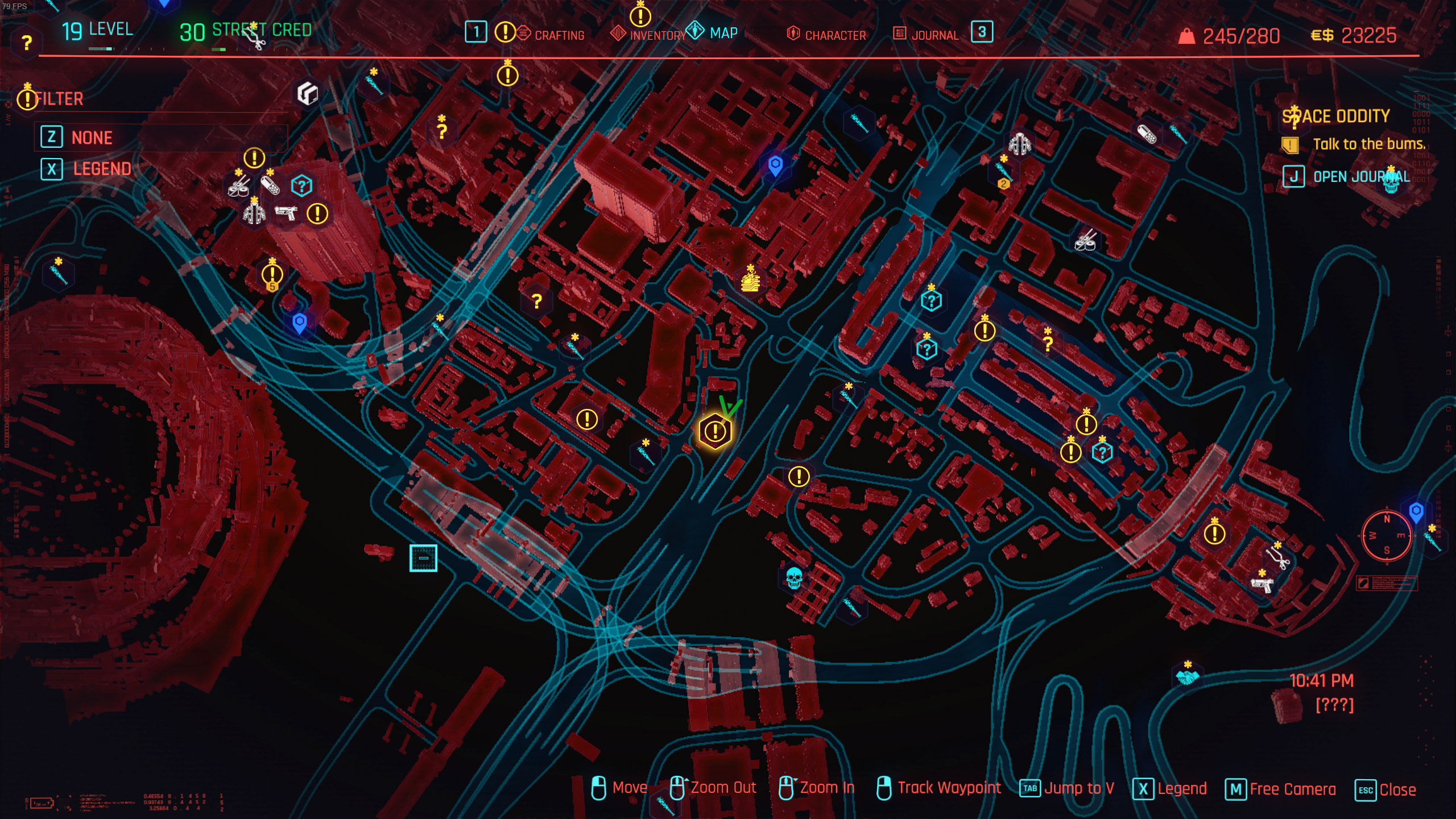Viewport: 1456px width, 819px height.
Task: Select the tracked Space Oddity quest title
Action: pos(1335,117)
